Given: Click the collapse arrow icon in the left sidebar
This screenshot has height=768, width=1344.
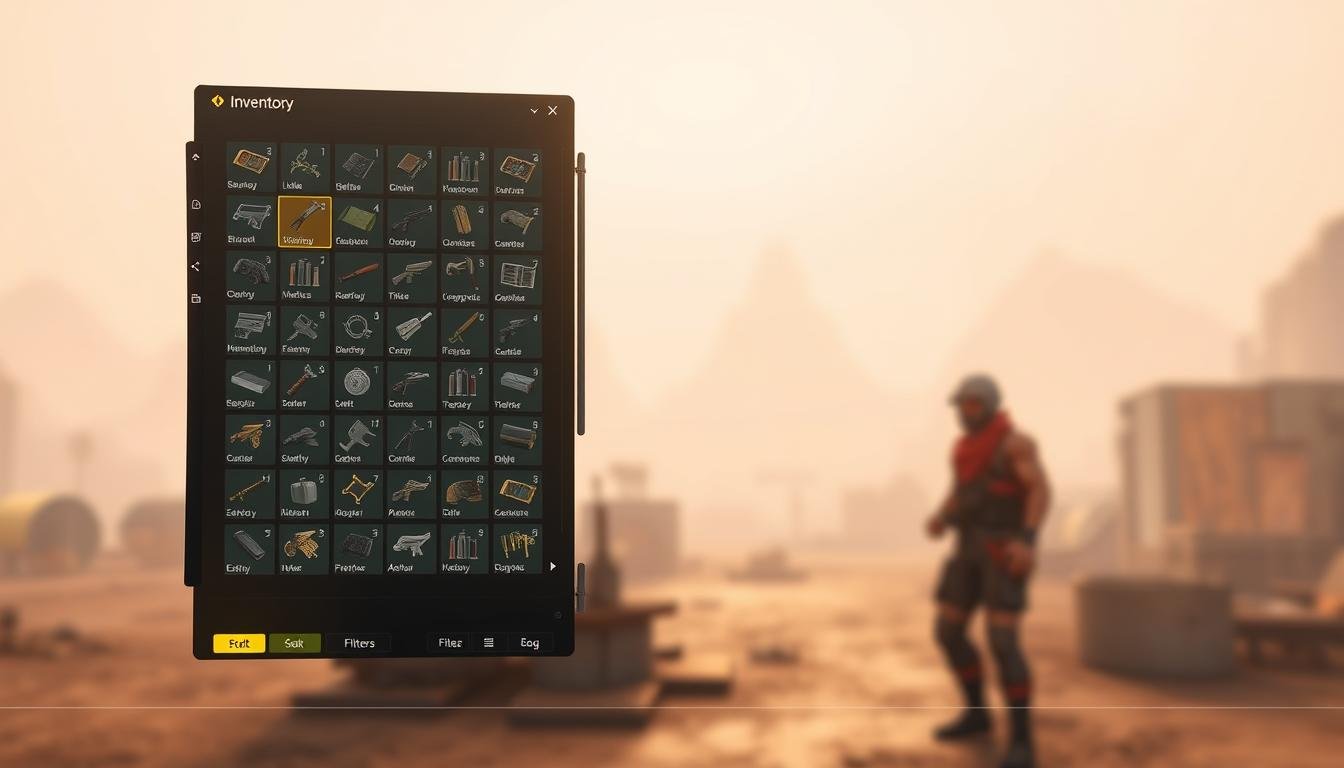Looking at the screenshot, I should [196, 156].
